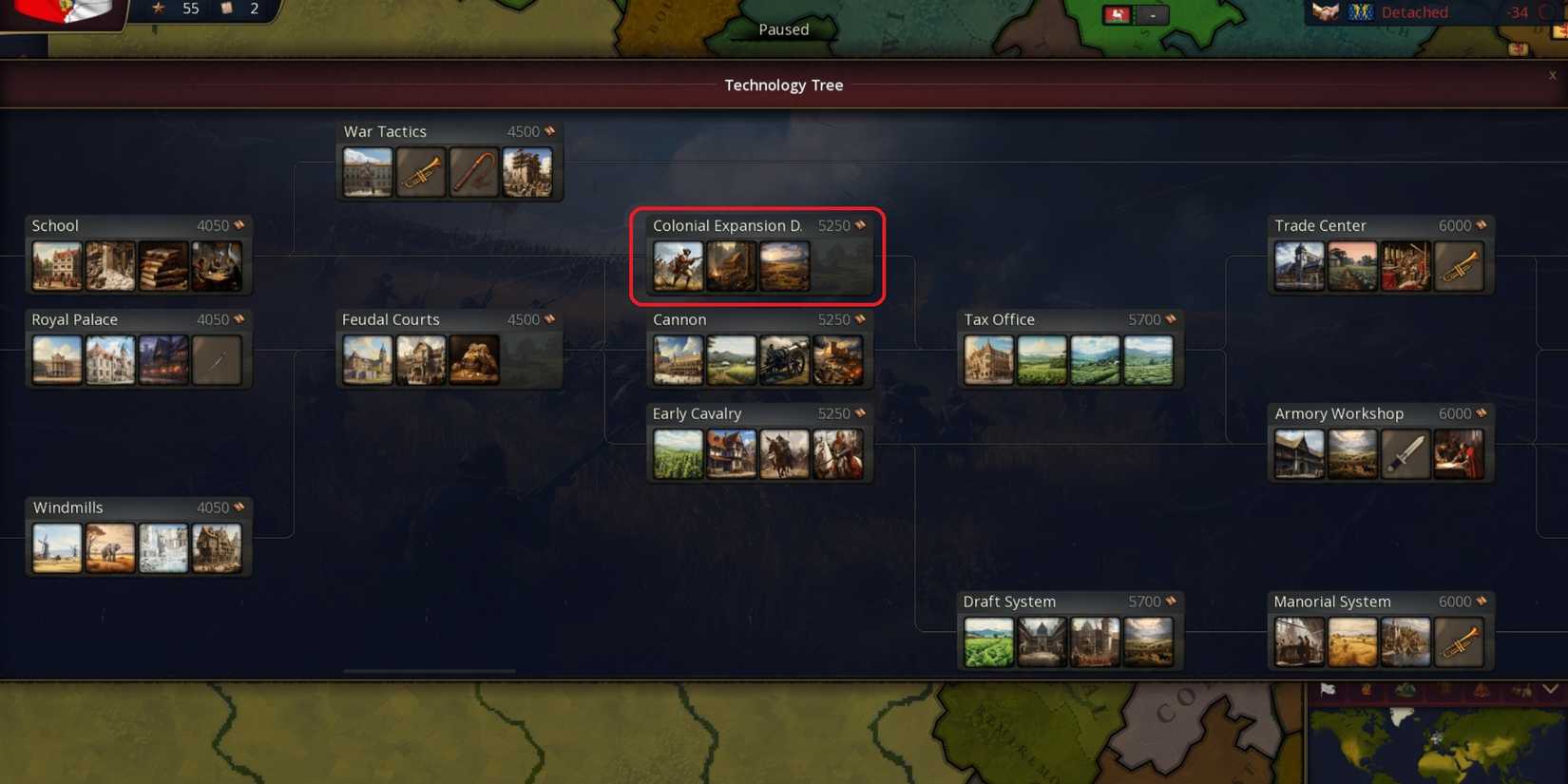Image resolution: width=1568 pixels, height=784 pixels.
Task: Click the windmill icon under Windmills tech
Action: 57,547
